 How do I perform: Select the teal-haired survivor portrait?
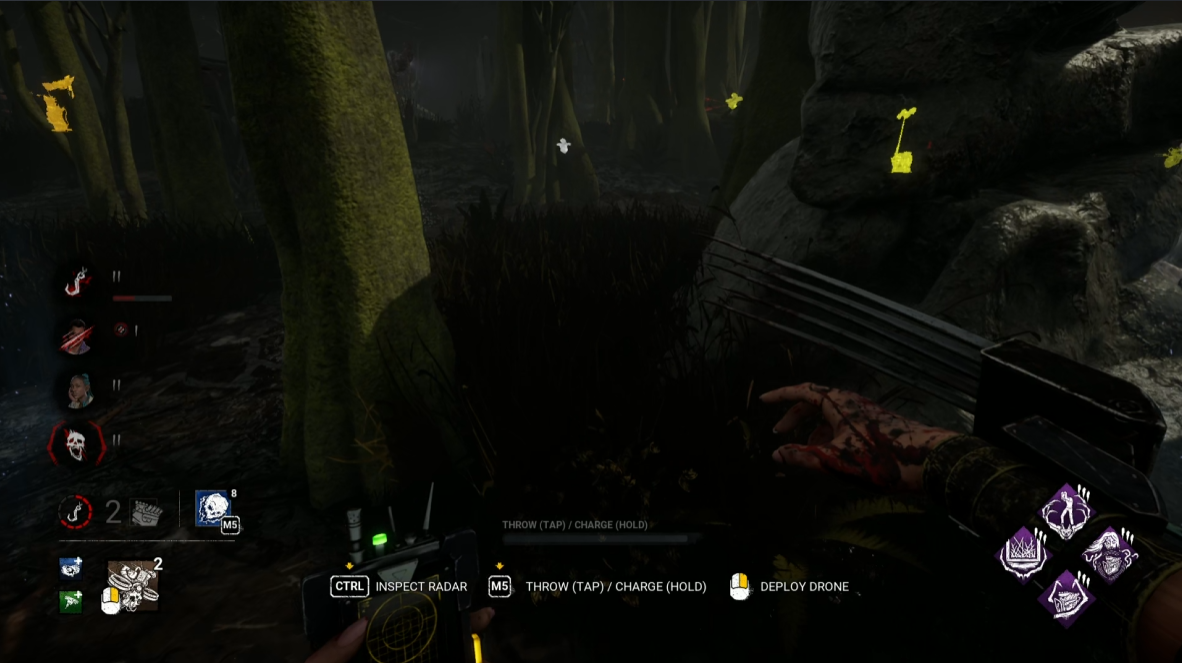pos(77,389)
